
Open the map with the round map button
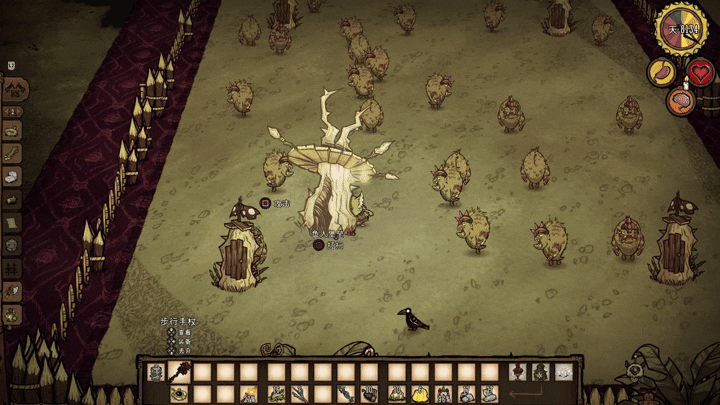click(x=634, y=372)
